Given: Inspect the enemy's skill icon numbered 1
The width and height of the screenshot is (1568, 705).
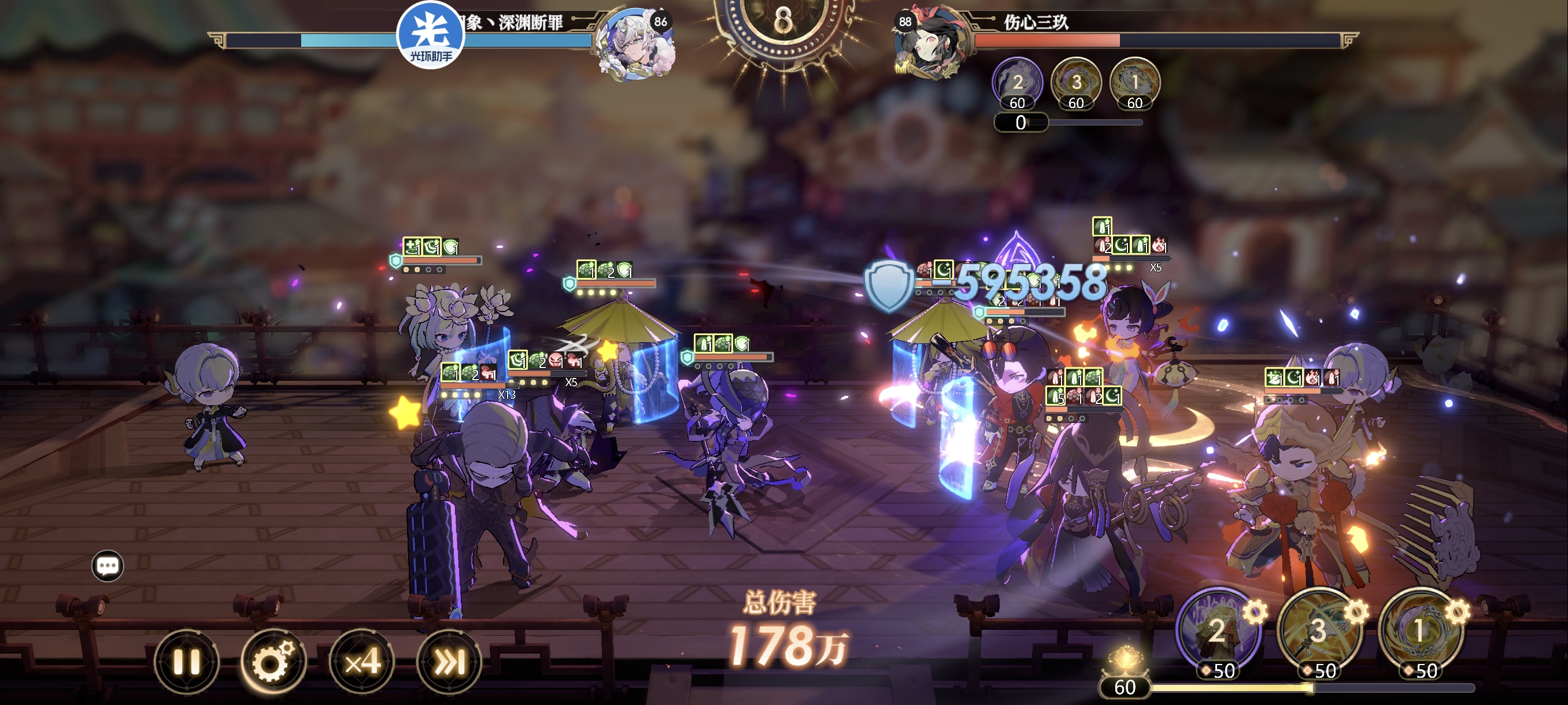Looking at the screenshot, I should 1134,83.
